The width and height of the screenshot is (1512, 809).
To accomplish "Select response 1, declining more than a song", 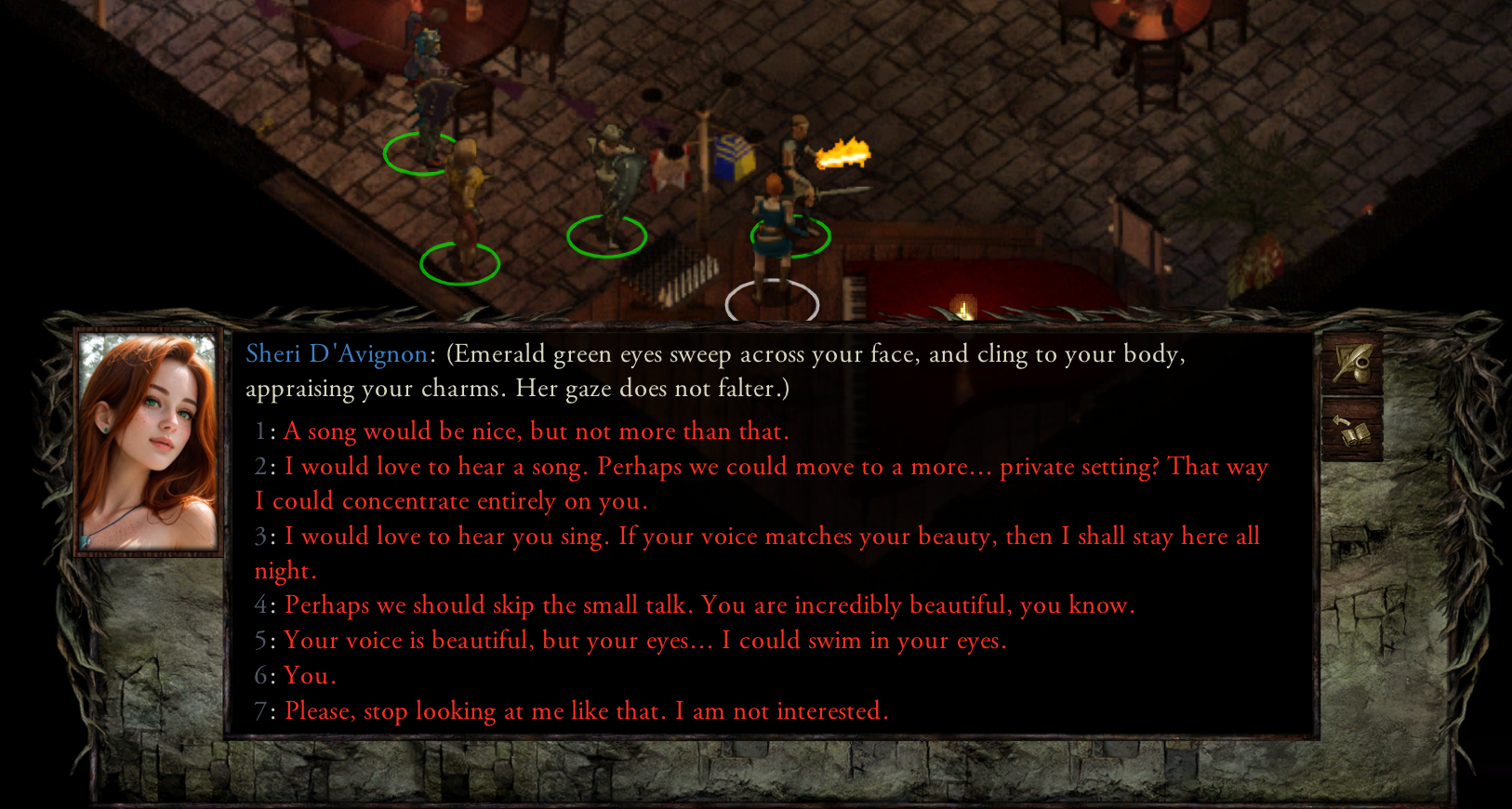I will (x=535, y=431).
